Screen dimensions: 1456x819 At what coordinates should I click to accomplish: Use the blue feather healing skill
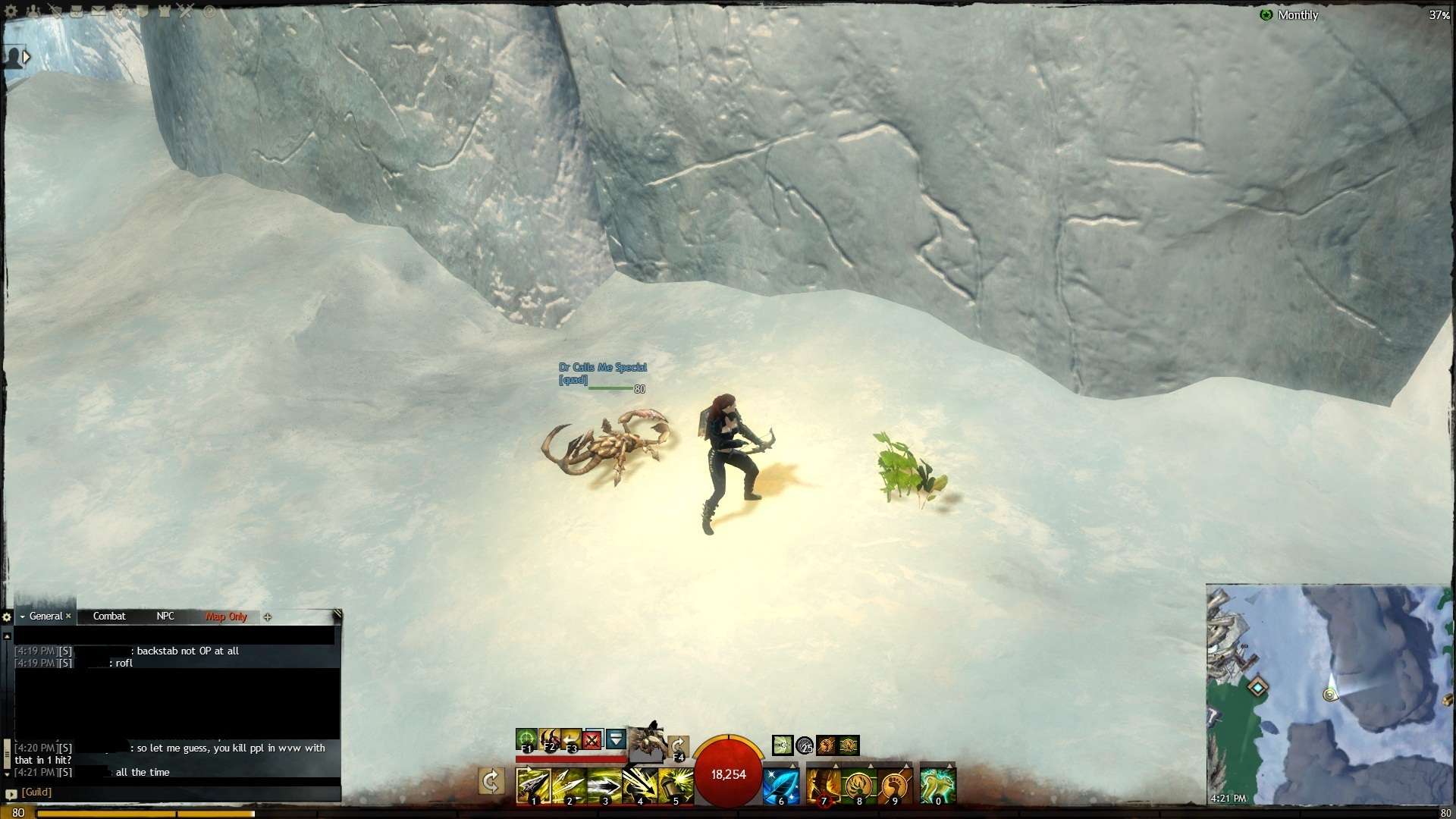[780, 786]
